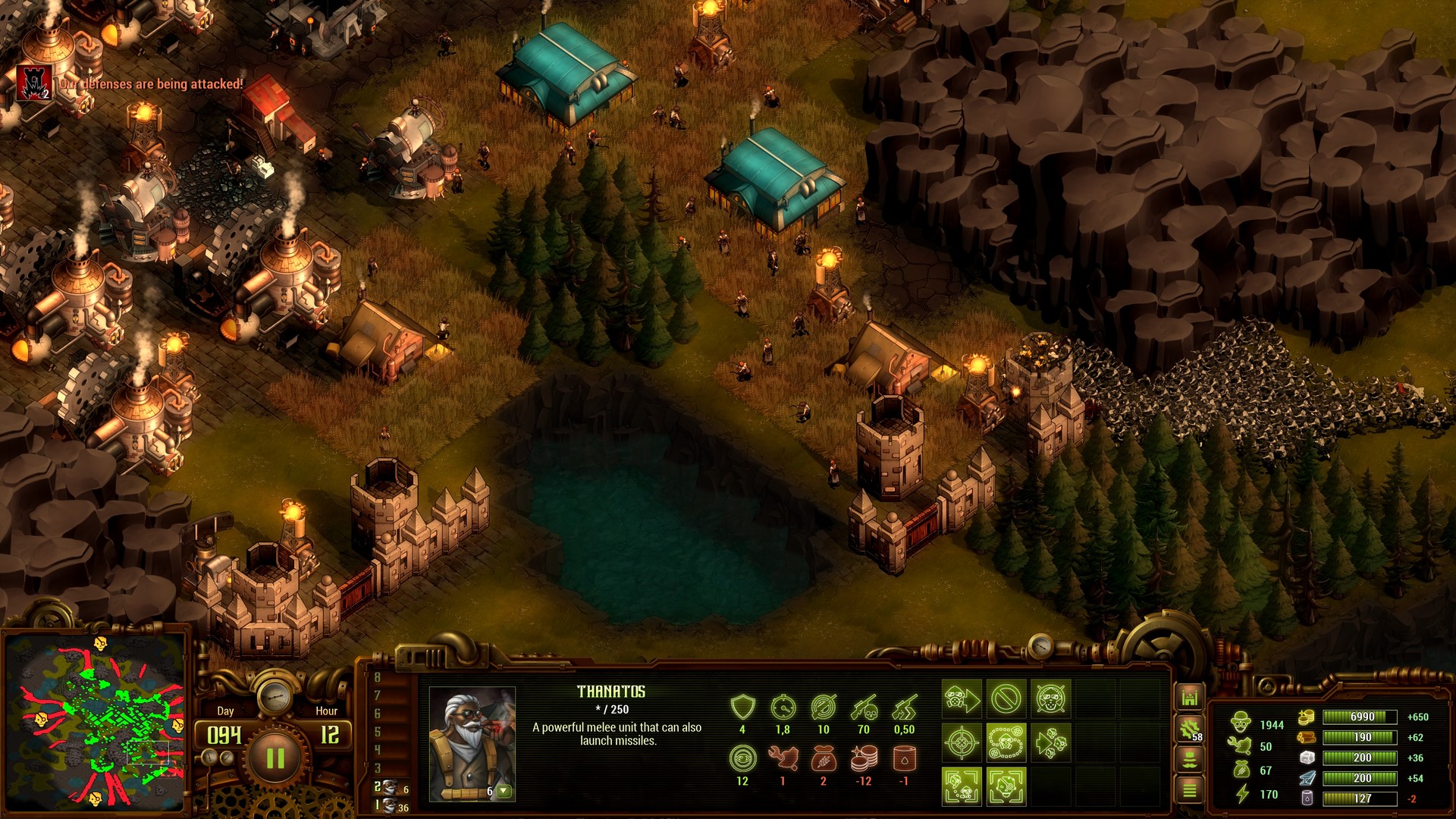Click the gold storage bar showing 6990

(x=1360, y=716)
